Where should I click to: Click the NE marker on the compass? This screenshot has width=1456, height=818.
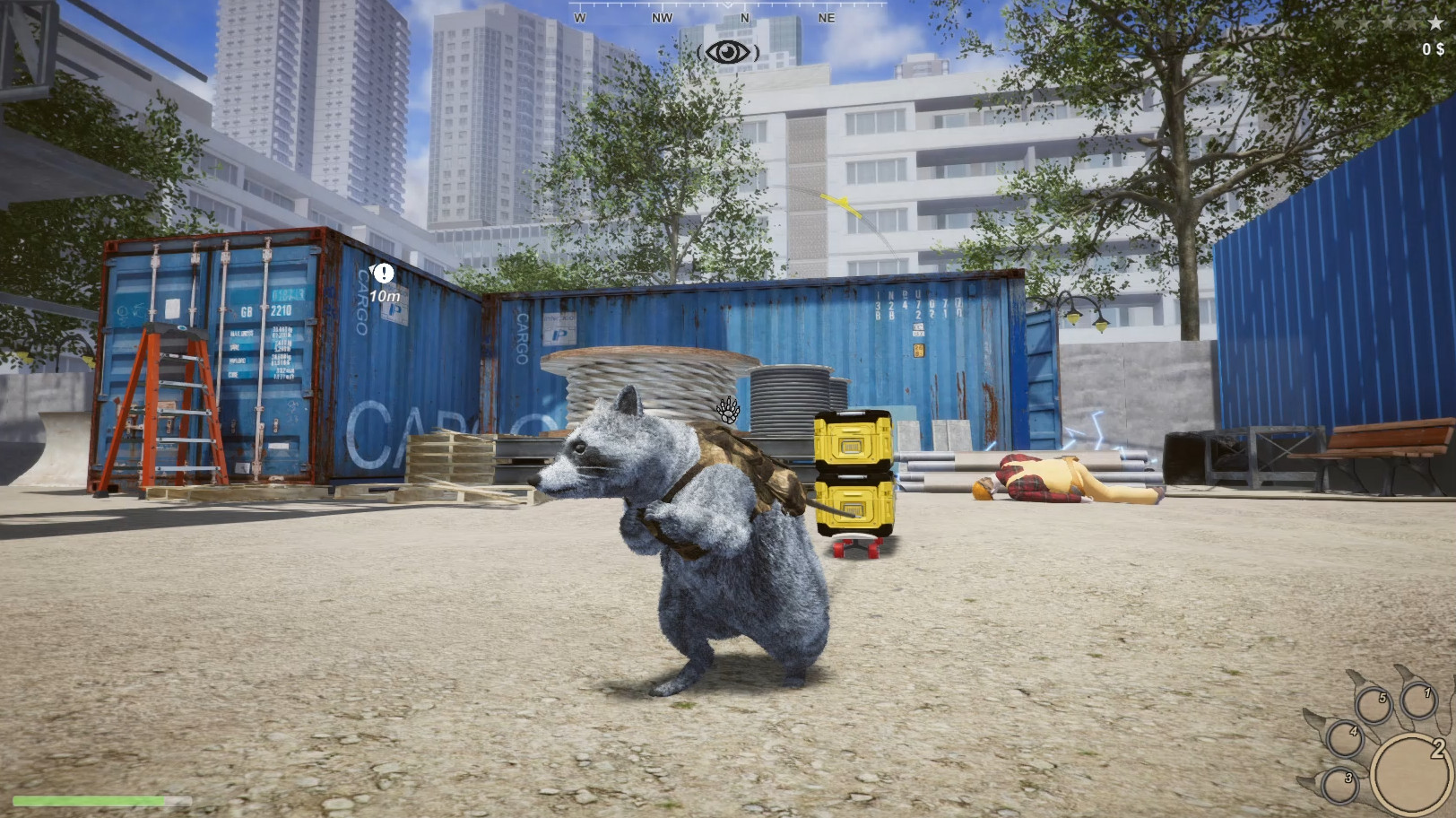point(826,16)
